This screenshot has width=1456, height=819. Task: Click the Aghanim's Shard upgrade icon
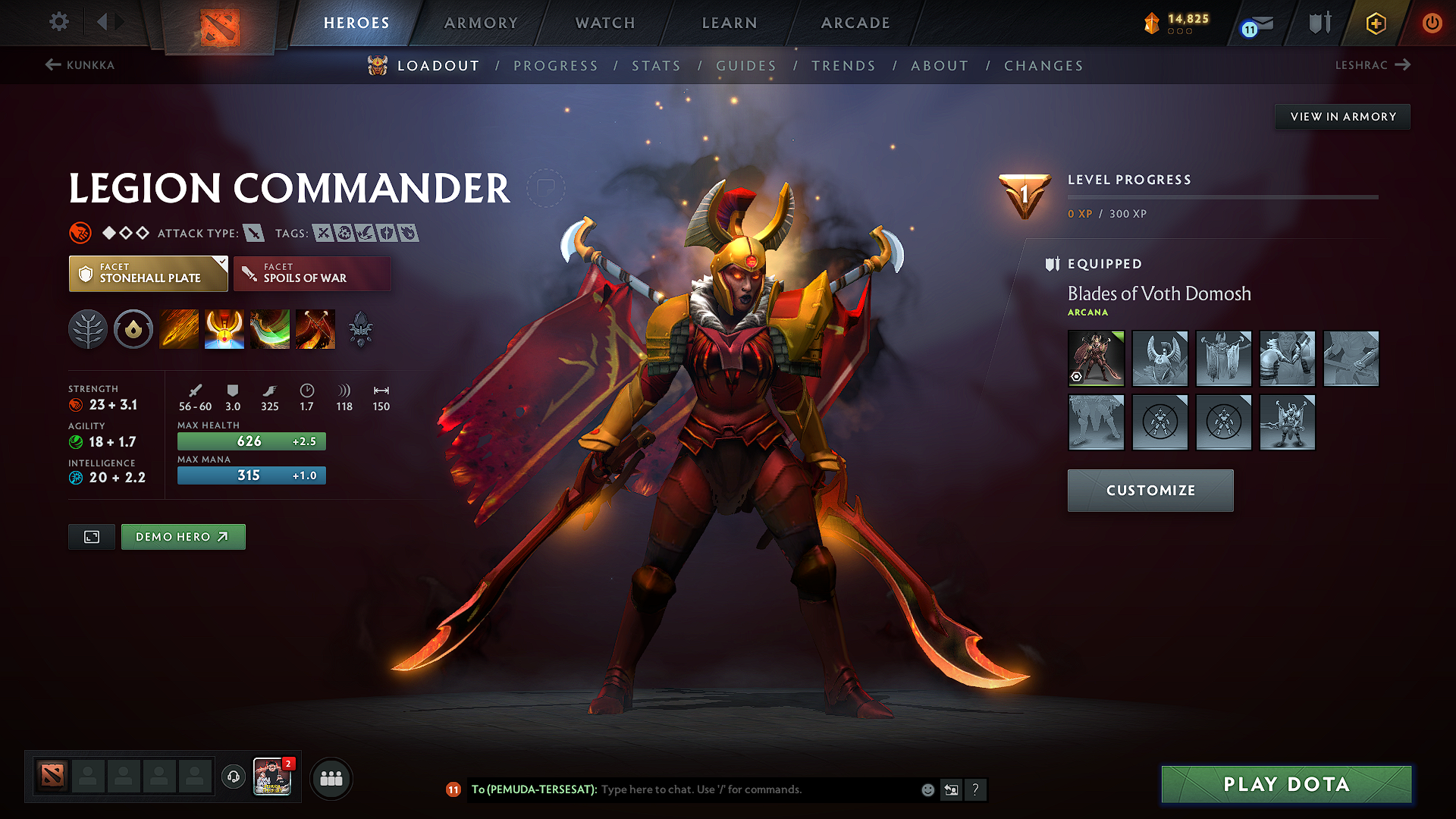pos(362,328)
